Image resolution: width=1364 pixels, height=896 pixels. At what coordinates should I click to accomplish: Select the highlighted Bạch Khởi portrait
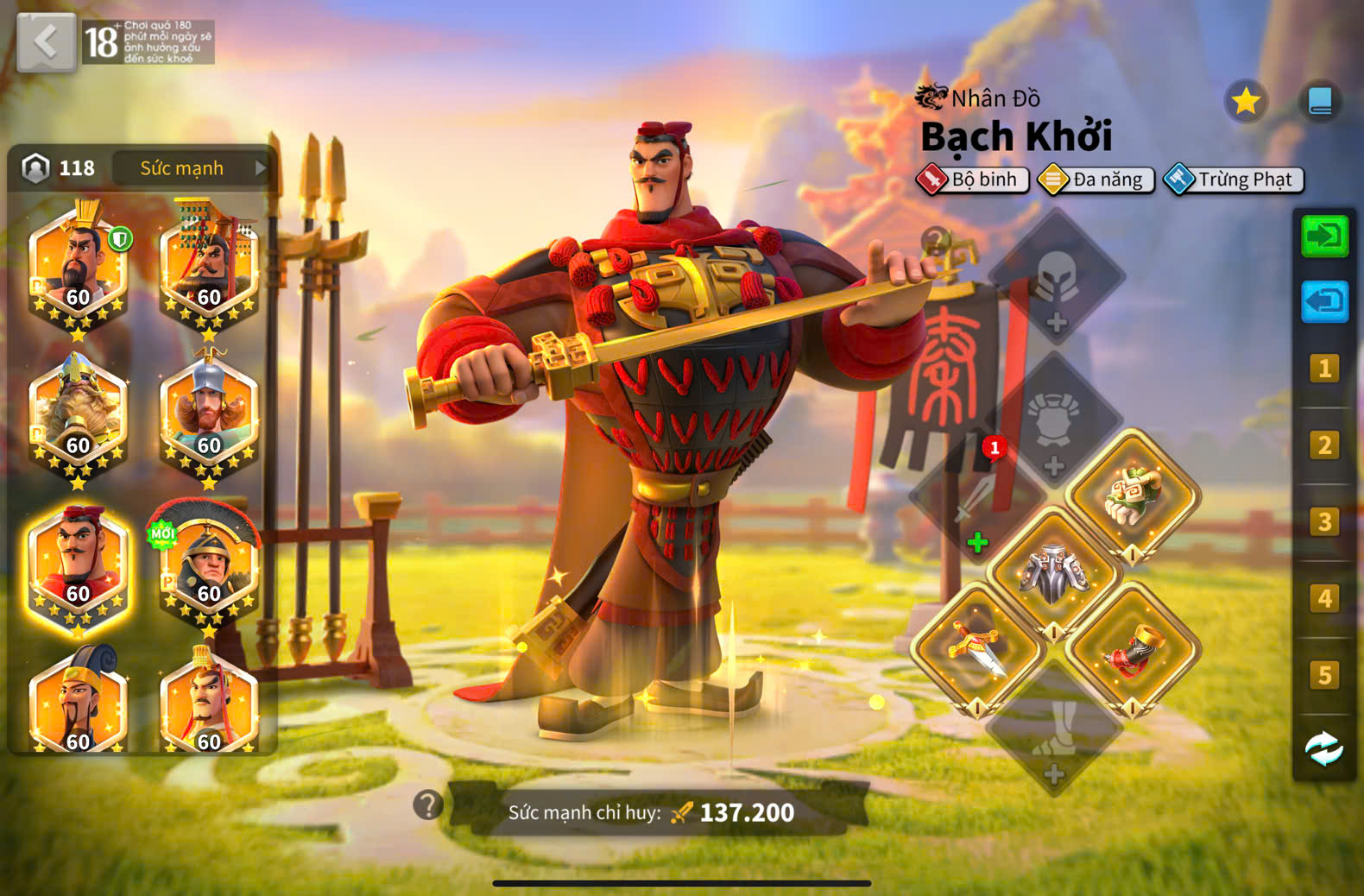pyautogui.click(x=78, y=565)
